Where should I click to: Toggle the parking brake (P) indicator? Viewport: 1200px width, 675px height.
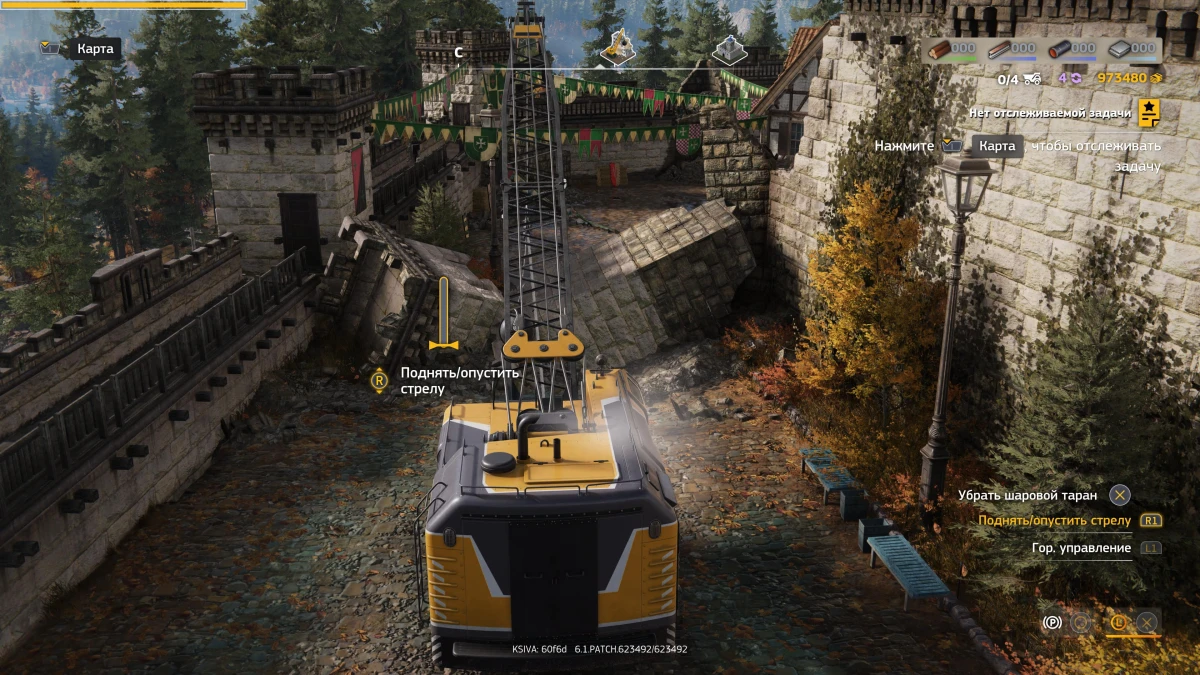[1051, 622]
